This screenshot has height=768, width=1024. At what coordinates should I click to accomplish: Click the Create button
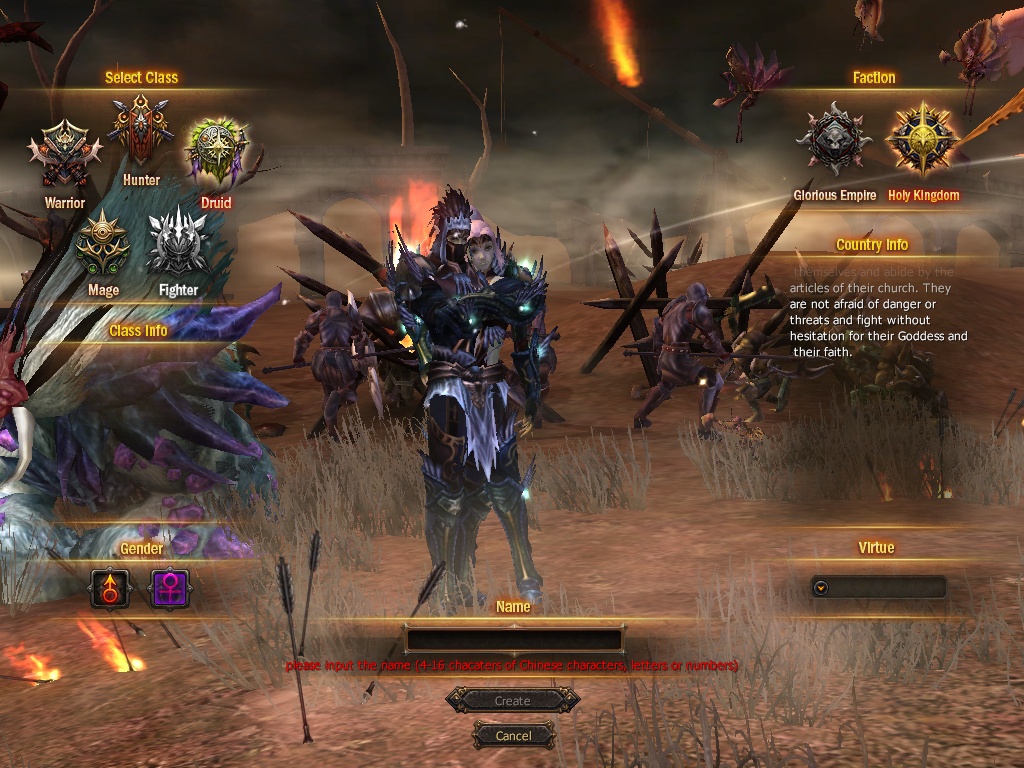point(512,701)
